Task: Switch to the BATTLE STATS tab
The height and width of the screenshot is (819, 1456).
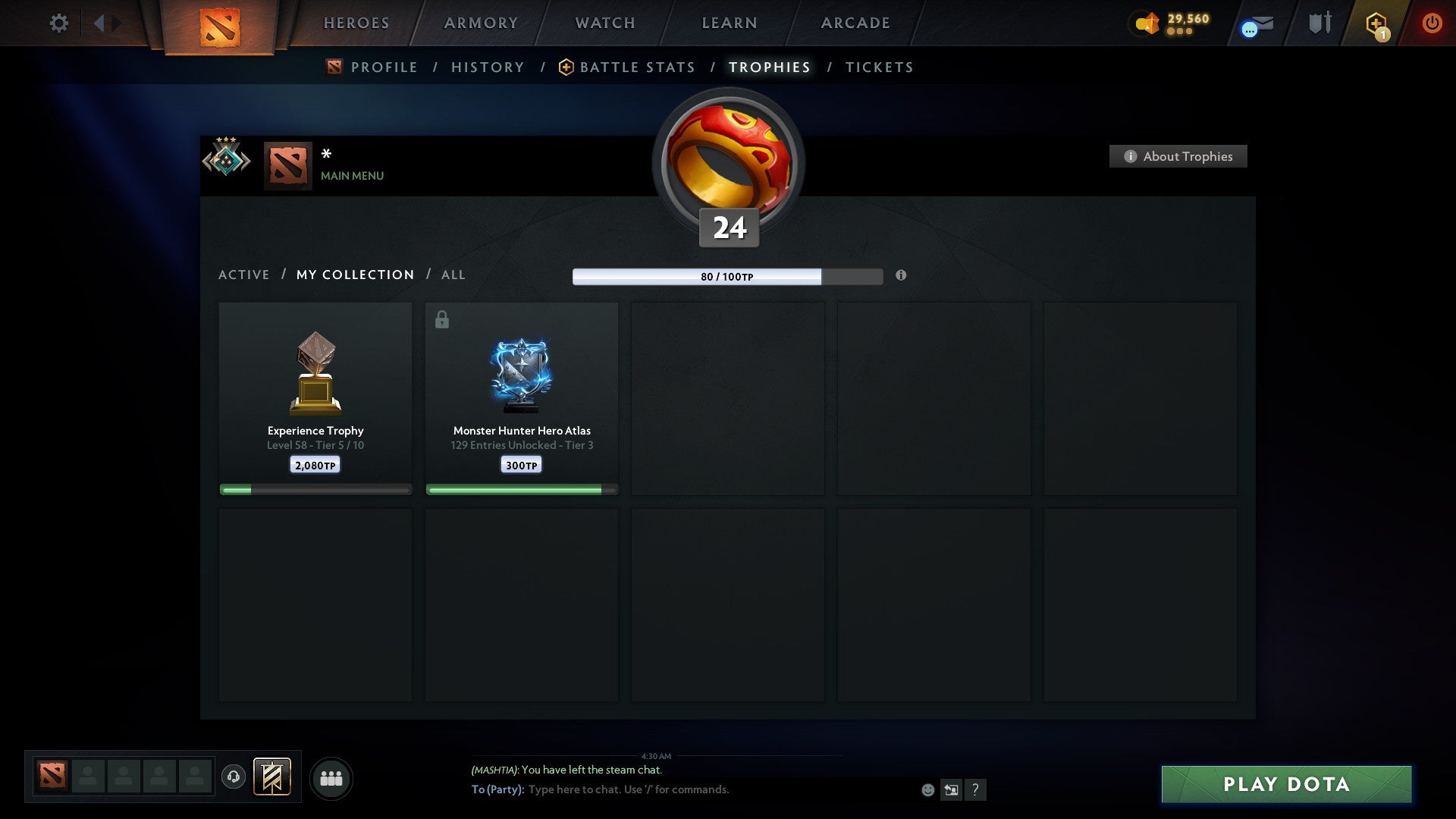Action: tap(638, 67)
